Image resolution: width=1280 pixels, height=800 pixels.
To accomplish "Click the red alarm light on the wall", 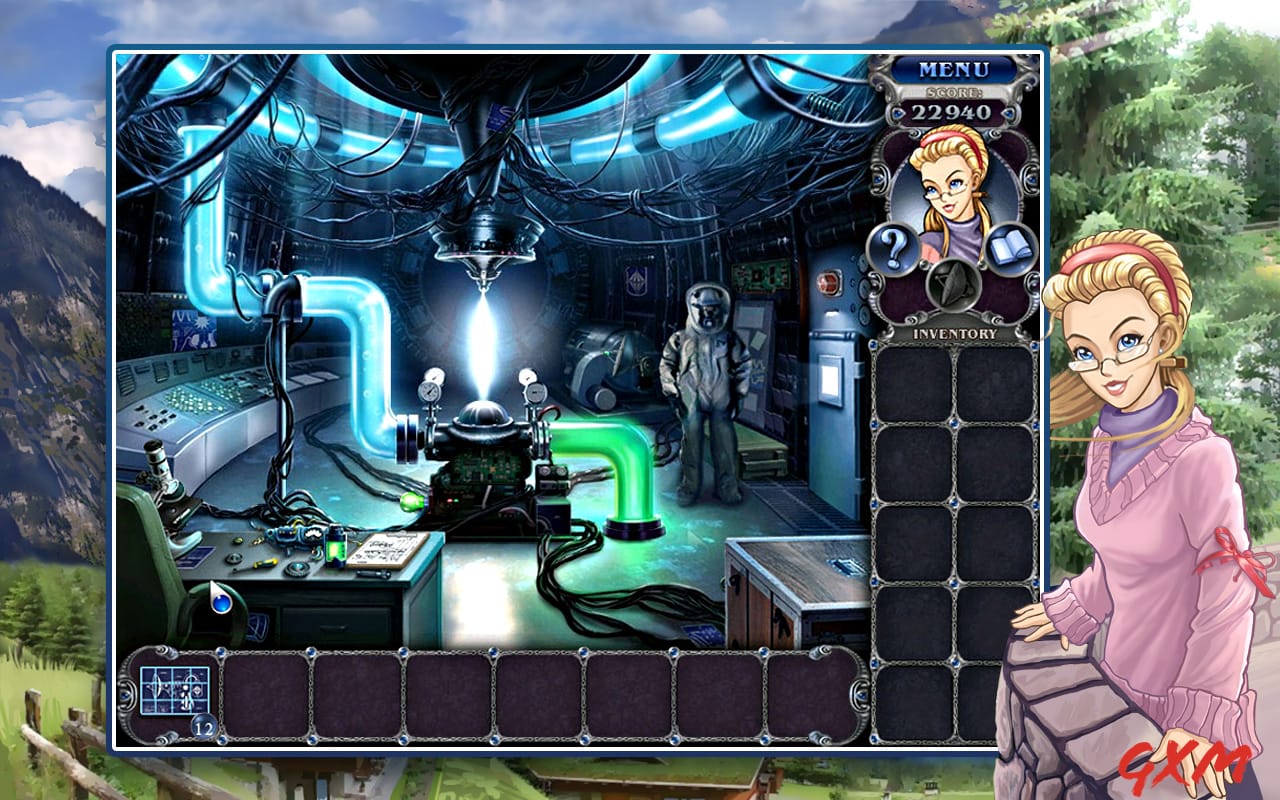I will (x=831, y=283).
